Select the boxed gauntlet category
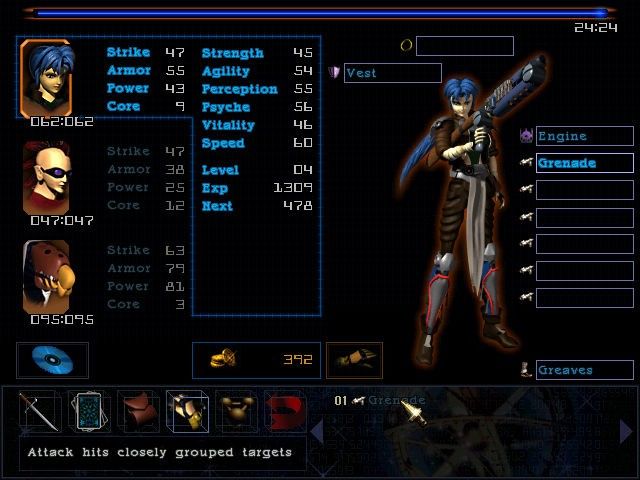Viewport: 640px width, 480px height. tap(187, 411)
